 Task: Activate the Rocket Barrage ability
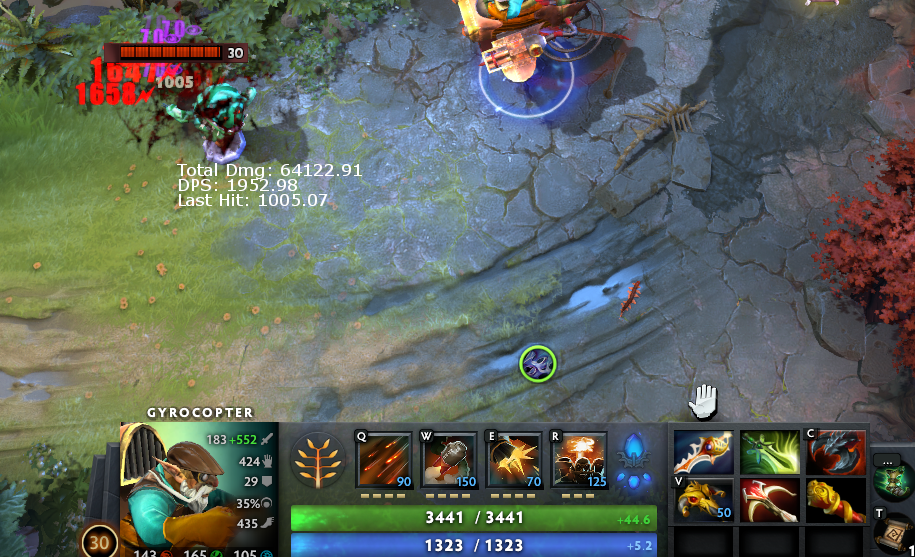[384, 460]
